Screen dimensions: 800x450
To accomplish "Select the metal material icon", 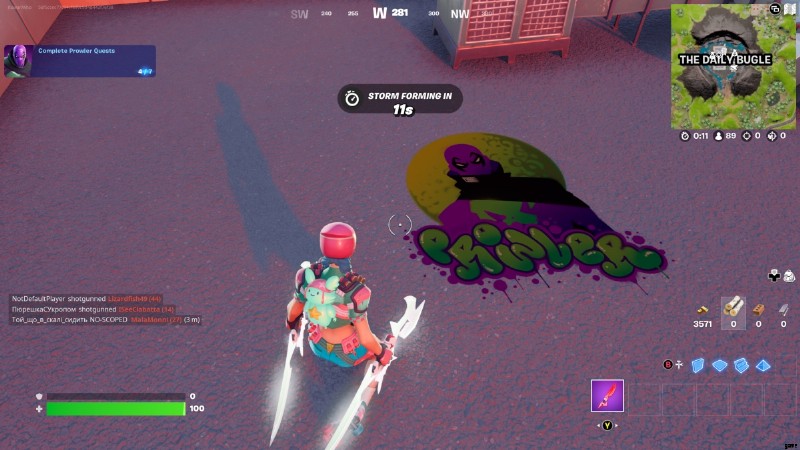I will 783,308.
